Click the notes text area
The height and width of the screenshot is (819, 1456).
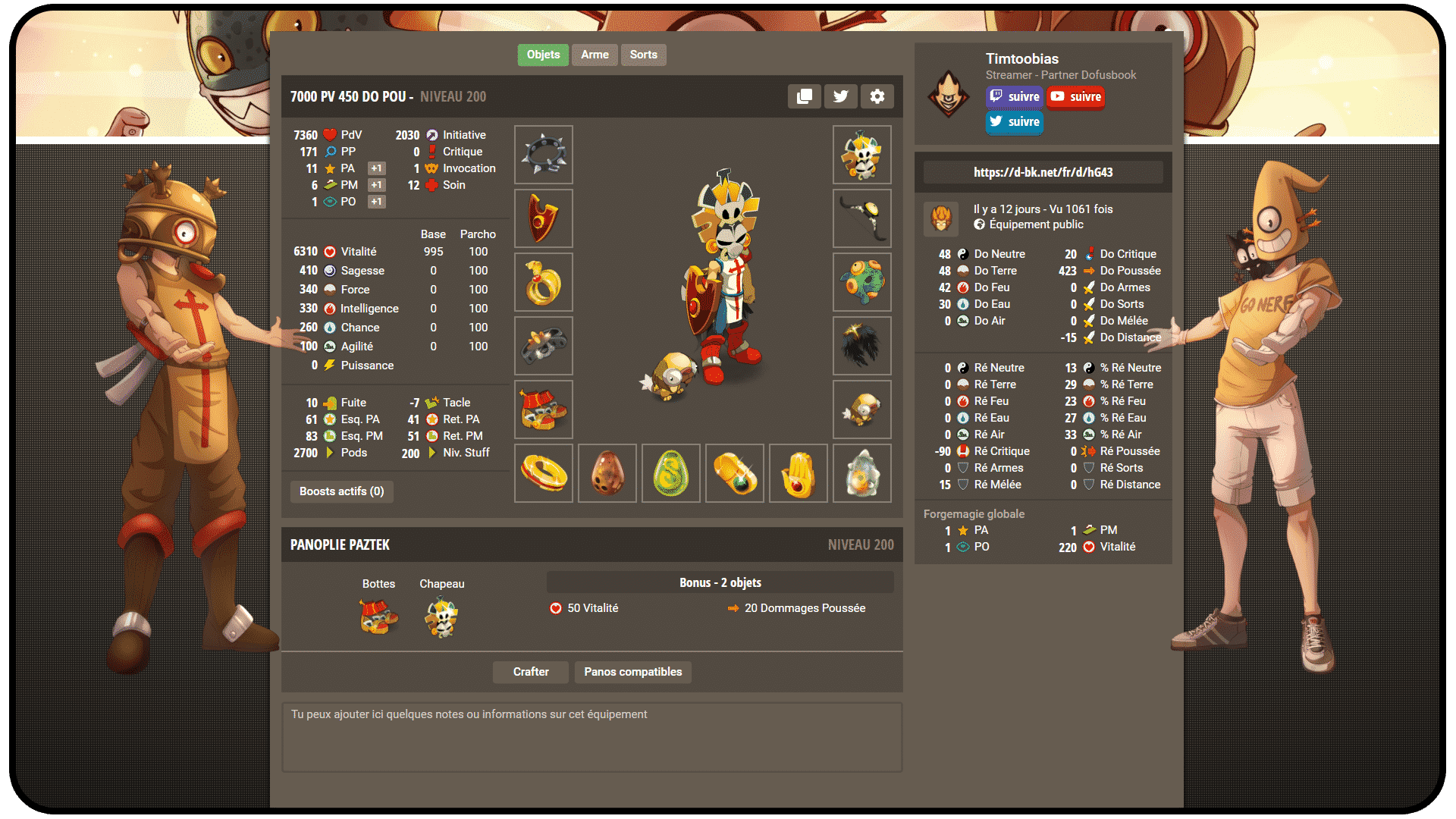591,736
